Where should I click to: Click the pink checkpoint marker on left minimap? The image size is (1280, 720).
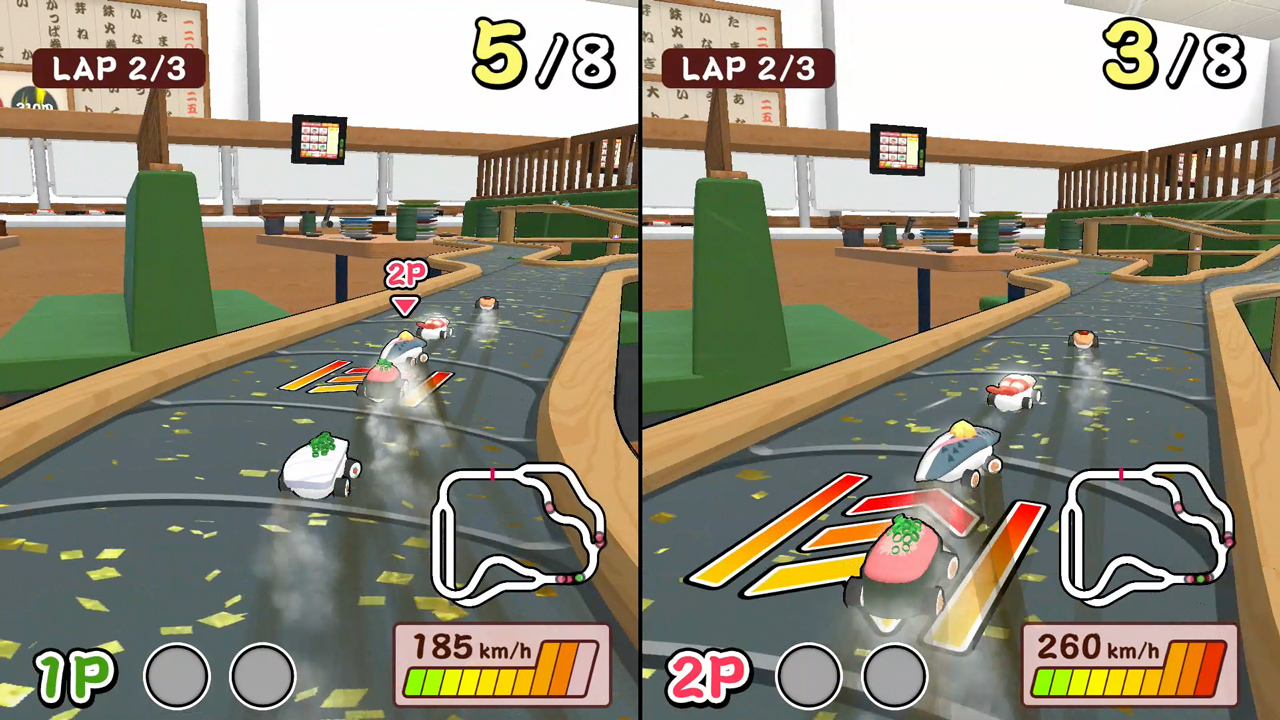click(x=492, y=473)
